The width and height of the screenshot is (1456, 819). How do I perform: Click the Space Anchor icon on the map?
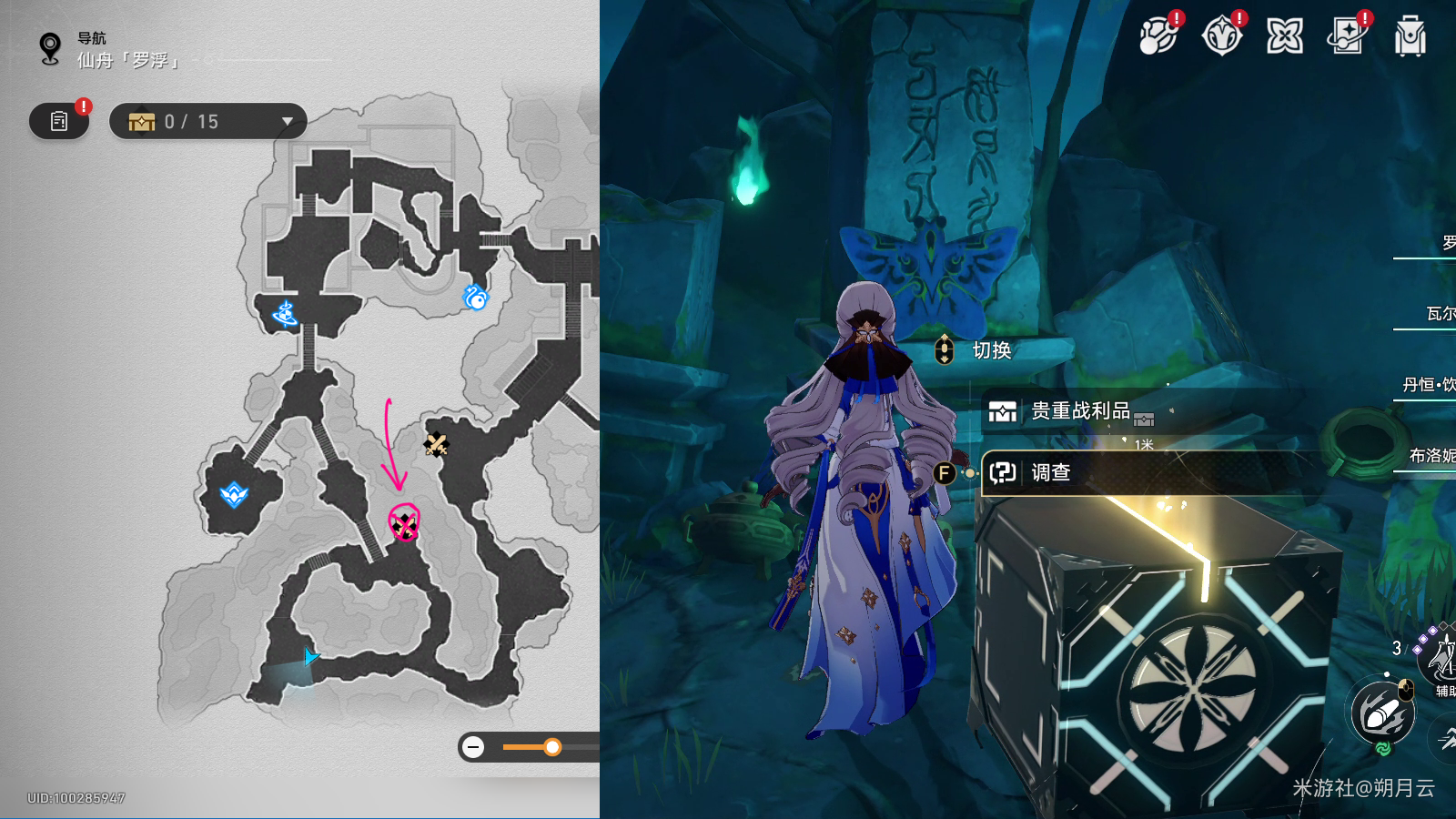pos(285,316)
